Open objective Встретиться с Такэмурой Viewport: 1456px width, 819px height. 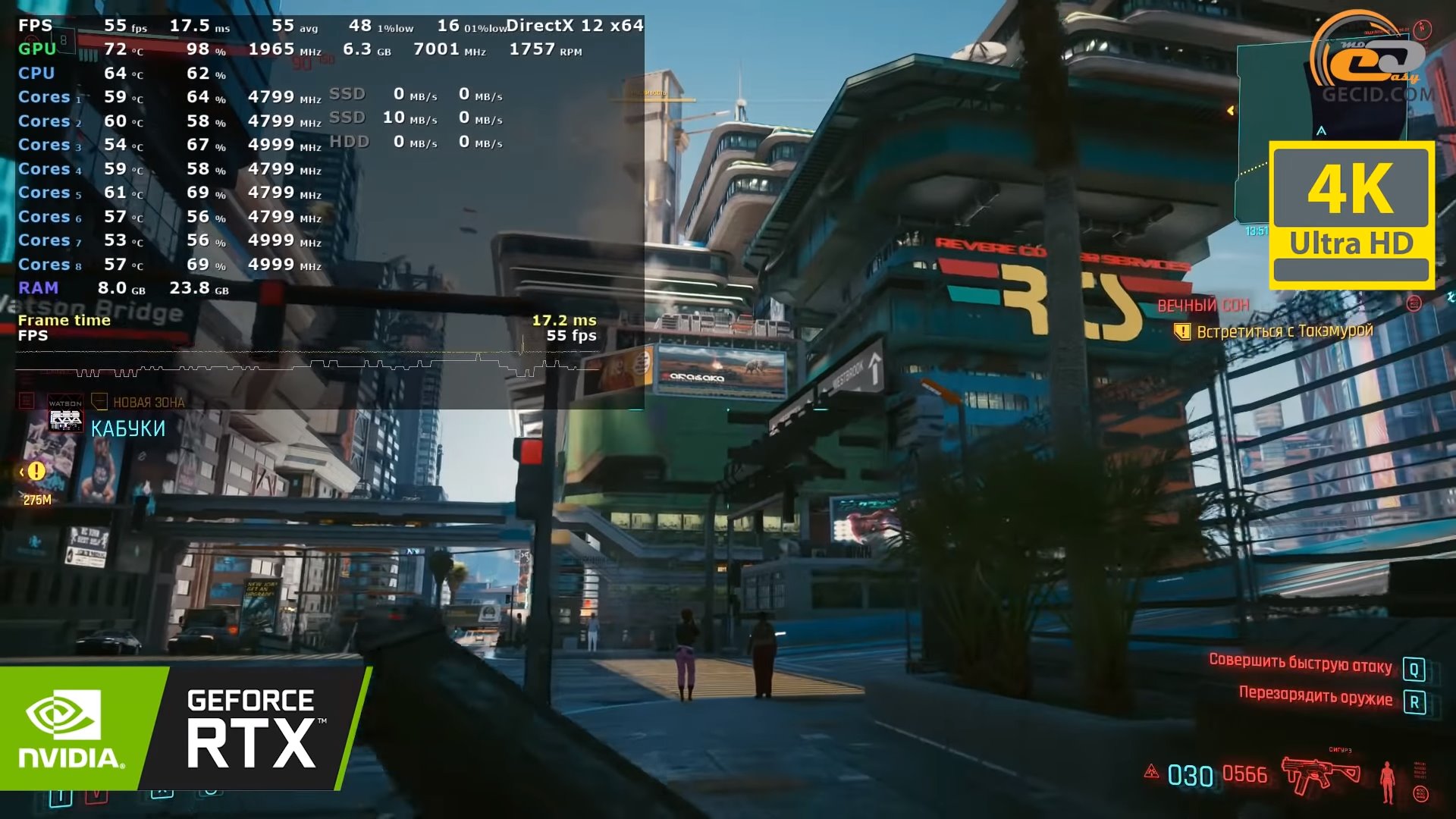[x=1284, y=331]
